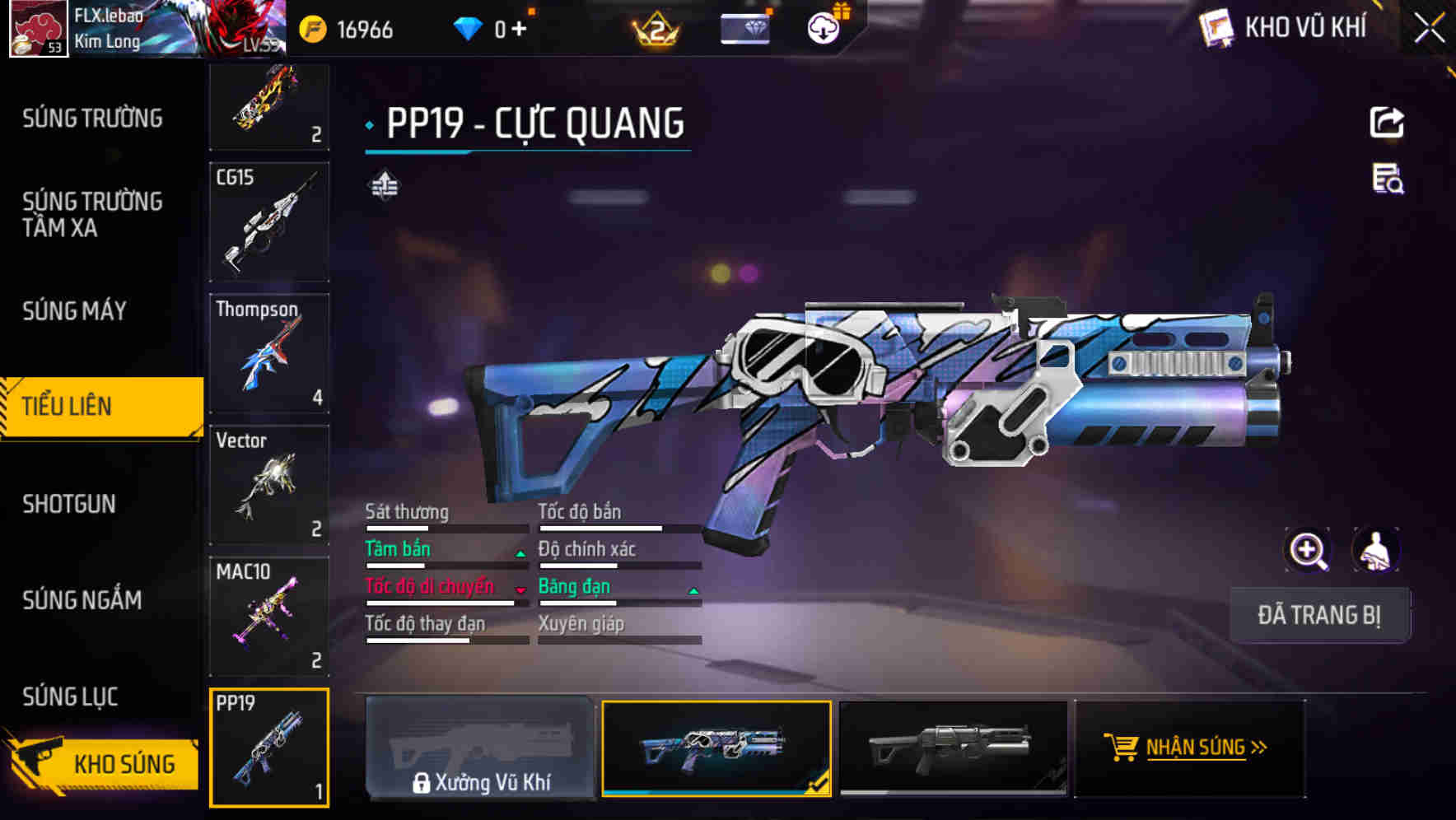Click the diamond top-up icon
The image size is (1456, 820).
(x=469, y=27)
